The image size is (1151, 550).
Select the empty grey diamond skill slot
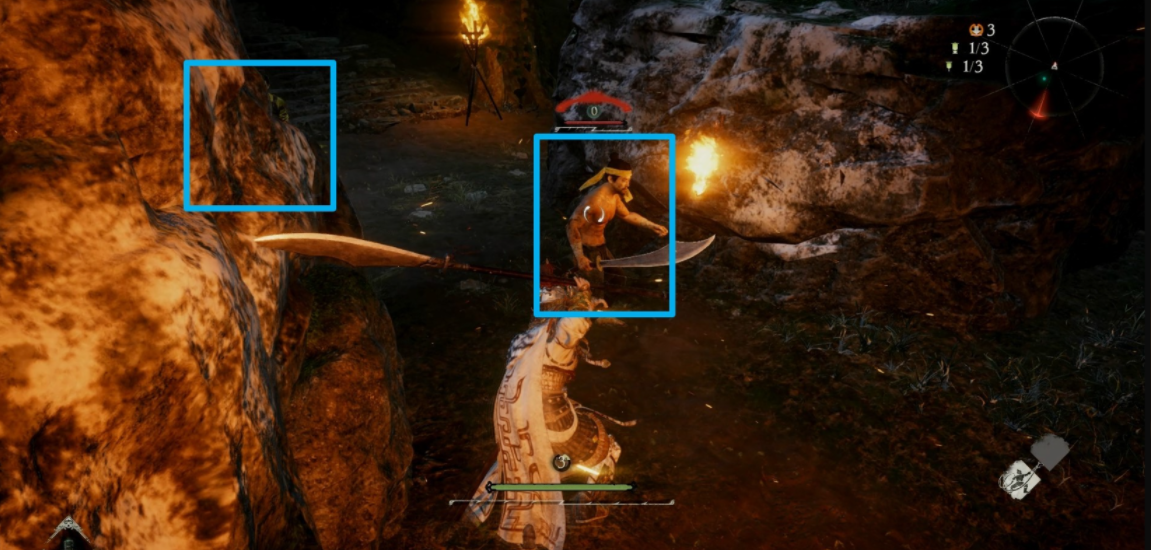click(x=1049, y=452)
